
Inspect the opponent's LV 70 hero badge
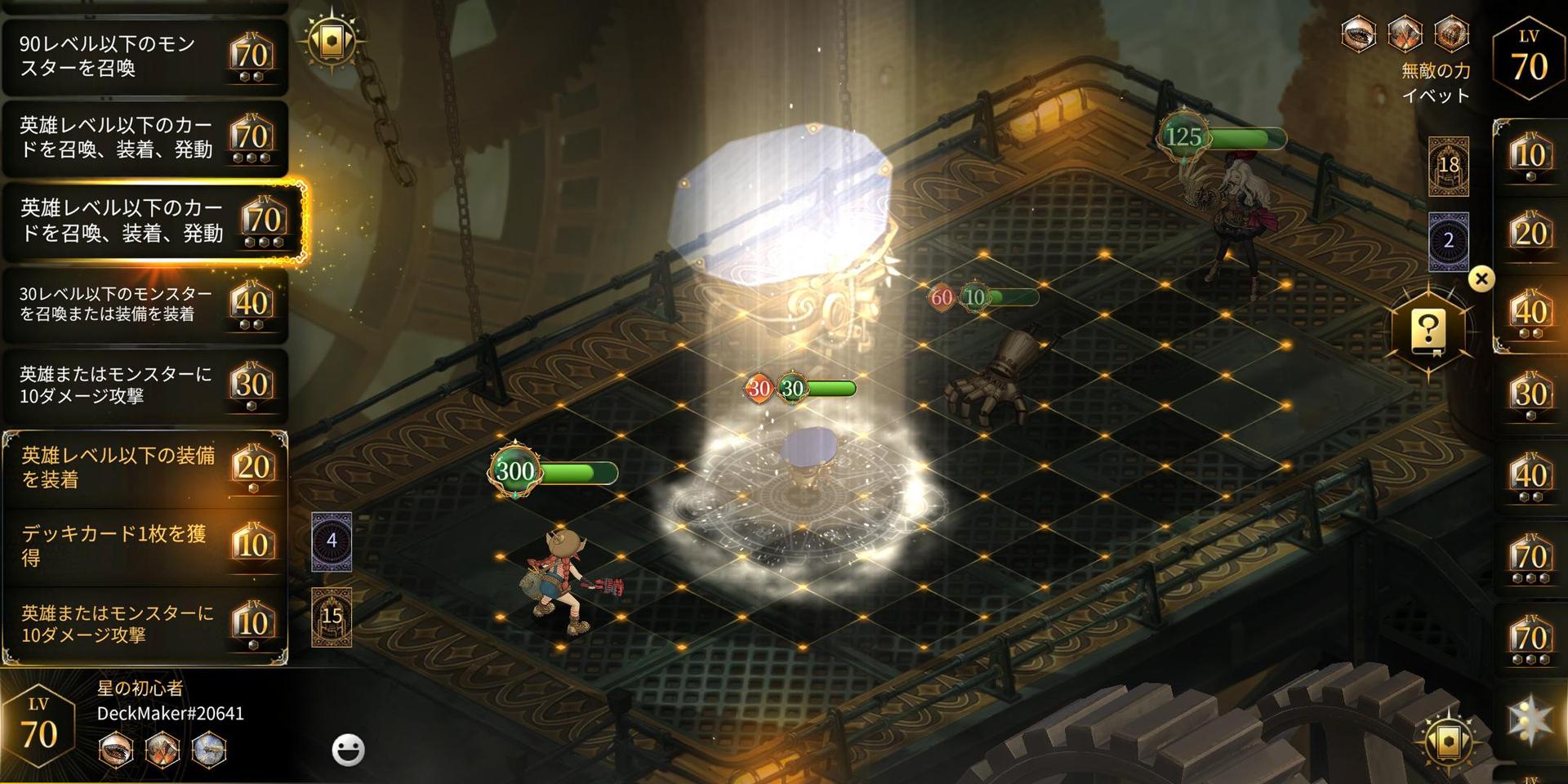1529,59
